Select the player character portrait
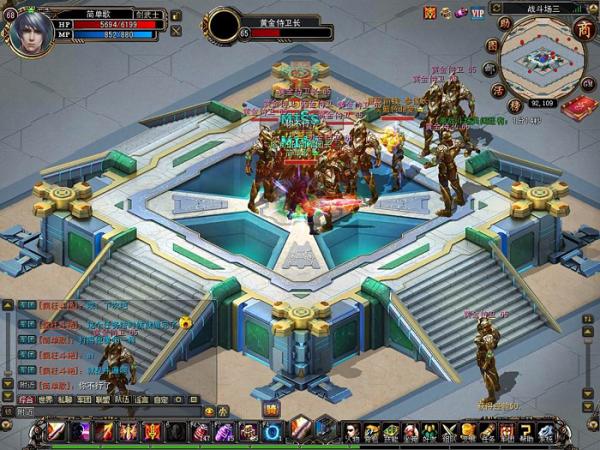This screenshot has height=450, width=600. tap(31, 27)
